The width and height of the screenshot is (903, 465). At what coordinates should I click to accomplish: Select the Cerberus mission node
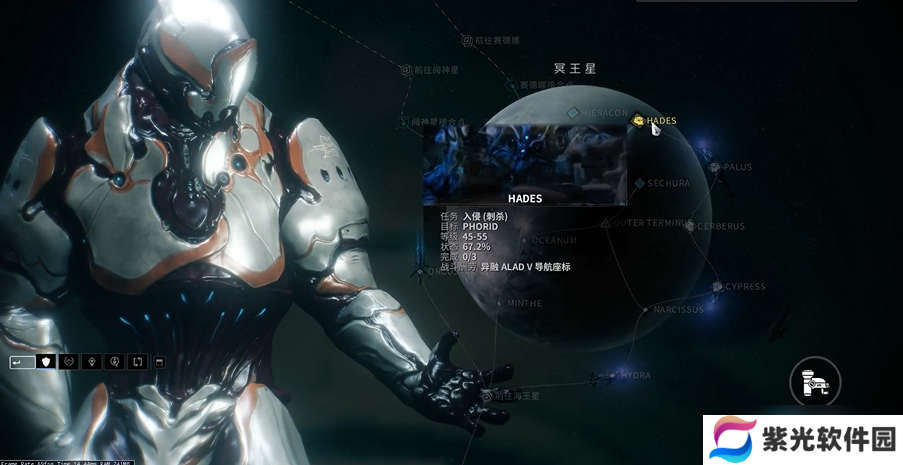(x=690, y=226)
